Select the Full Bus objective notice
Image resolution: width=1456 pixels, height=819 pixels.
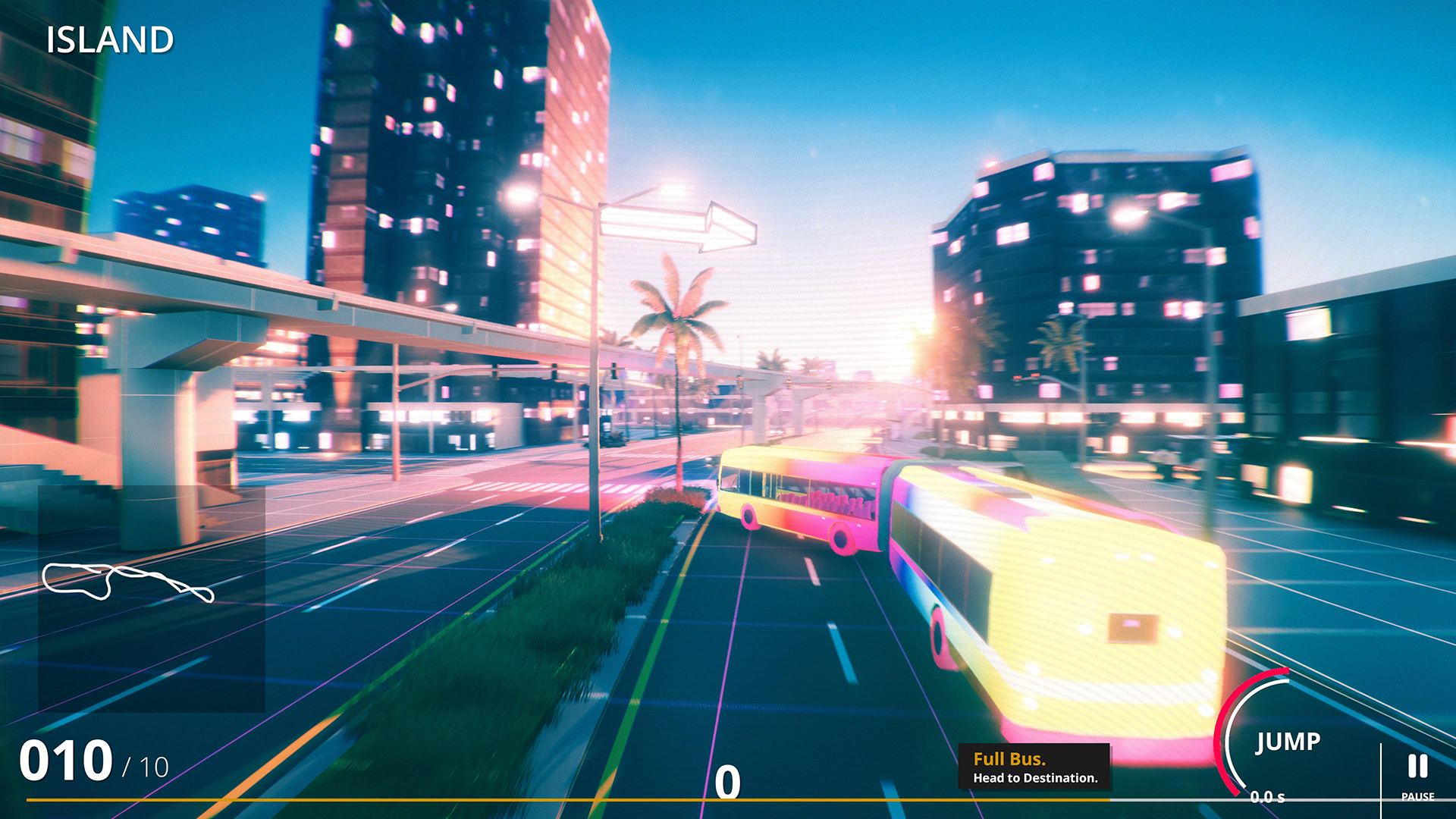click(1034, 767)
